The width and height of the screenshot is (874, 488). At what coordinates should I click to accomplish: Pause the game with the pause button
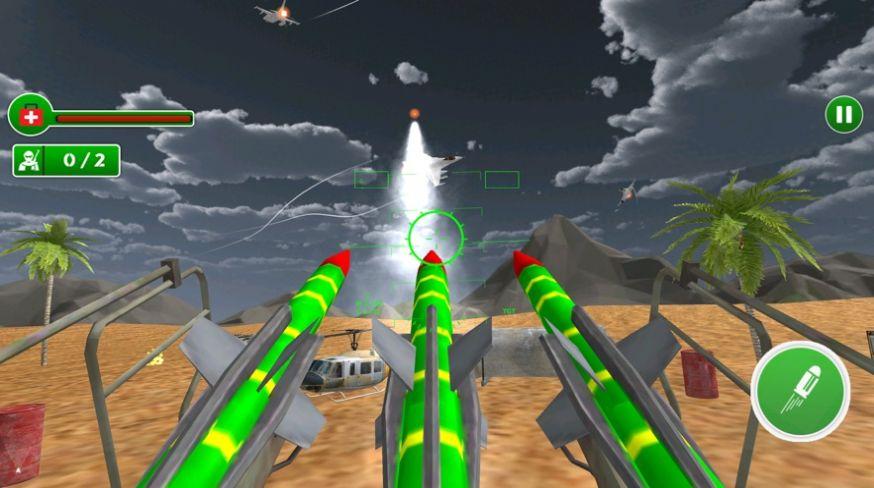[844, 114]
